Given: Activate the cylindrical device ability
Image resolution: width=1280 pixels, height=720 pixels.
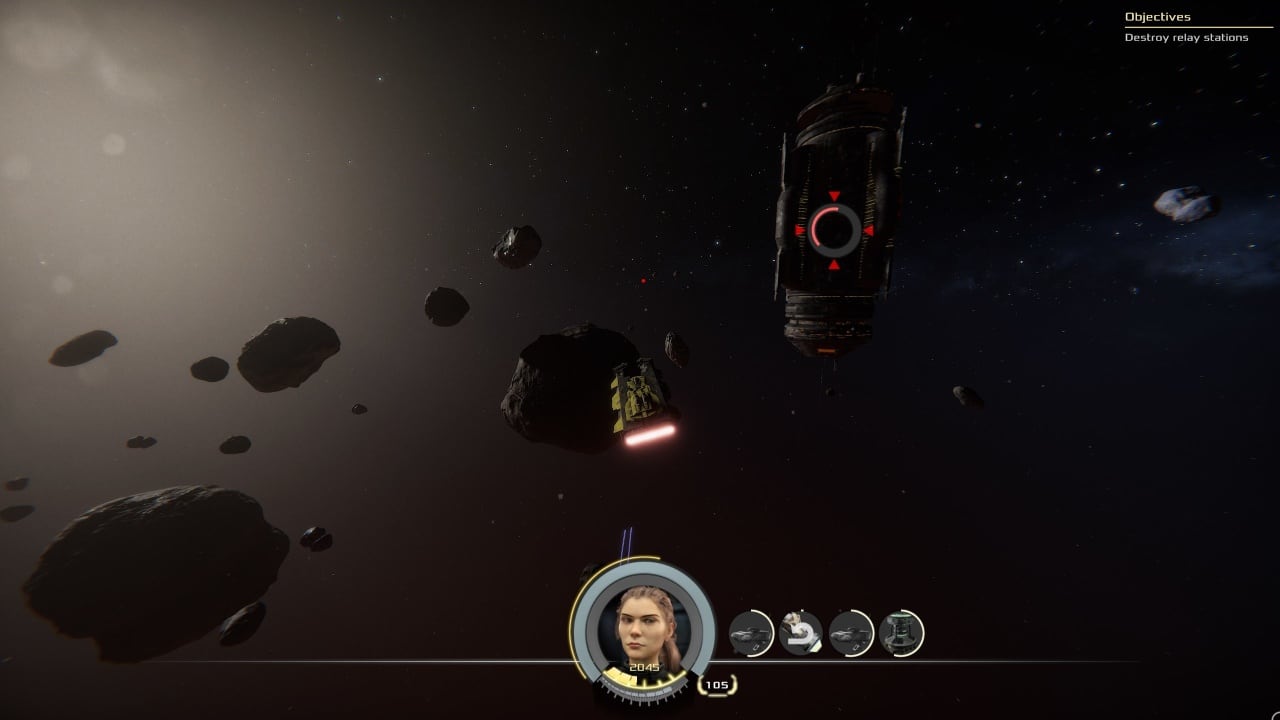Looking at the screenshot, I should 901,633.
